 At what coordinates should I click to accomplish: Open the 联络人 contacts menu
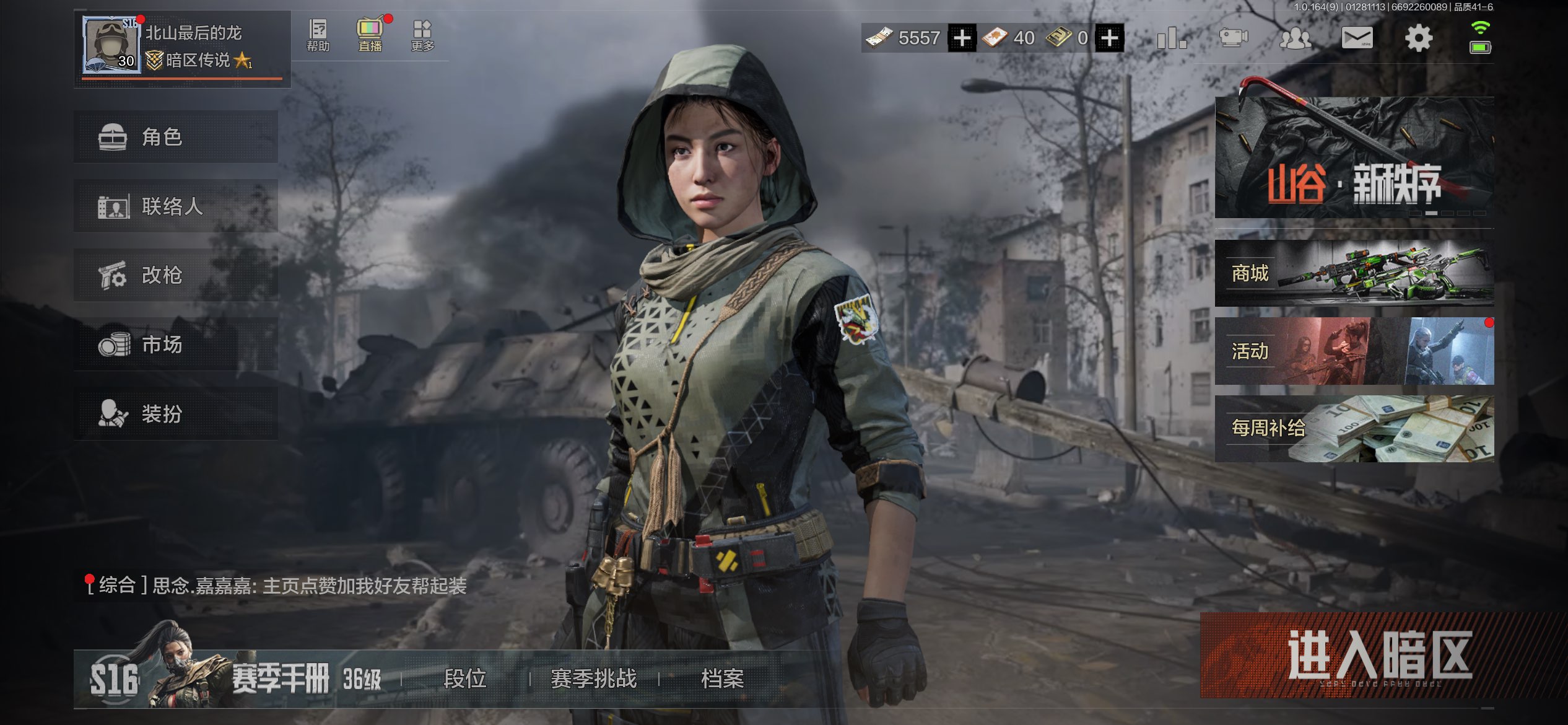(x=175, y=206)
